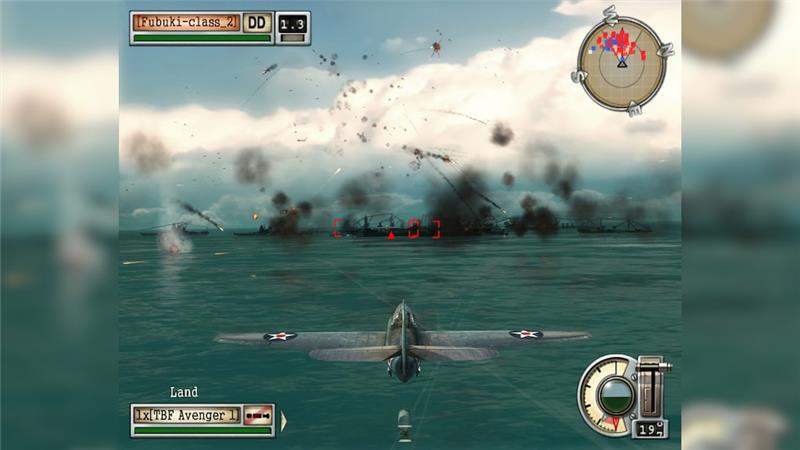Click the throttle lever gauge
The image size is (800, 450).
pyautogui.click(x=650, y=387)
